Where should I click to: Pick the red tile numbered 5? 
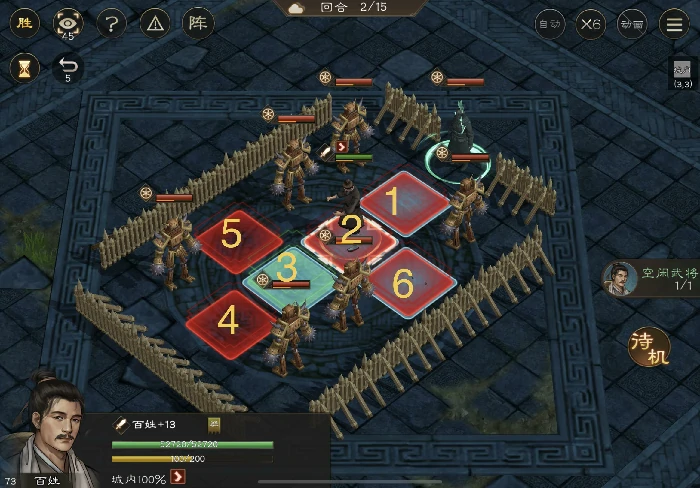[232, 235]
